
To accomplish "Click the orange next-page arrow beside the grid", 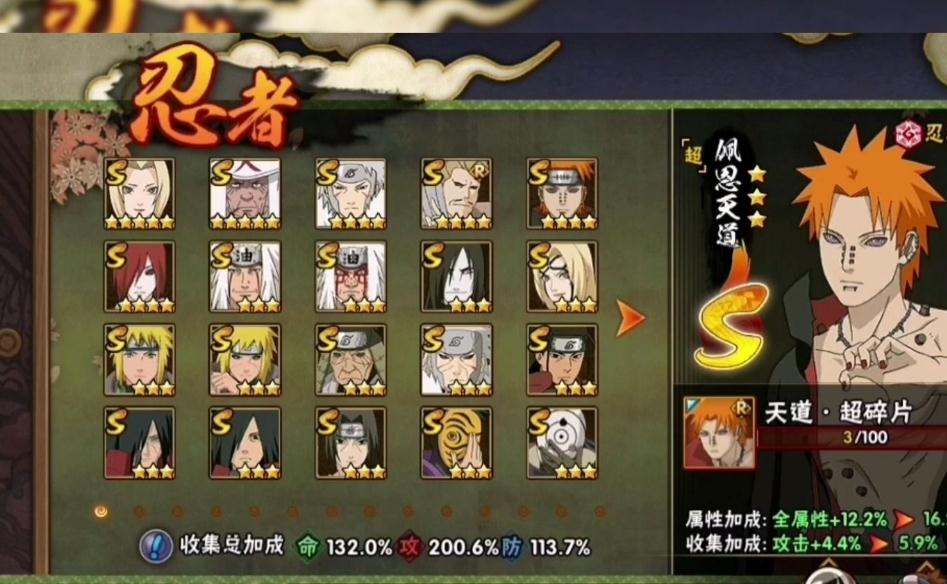I will (630, 318).
